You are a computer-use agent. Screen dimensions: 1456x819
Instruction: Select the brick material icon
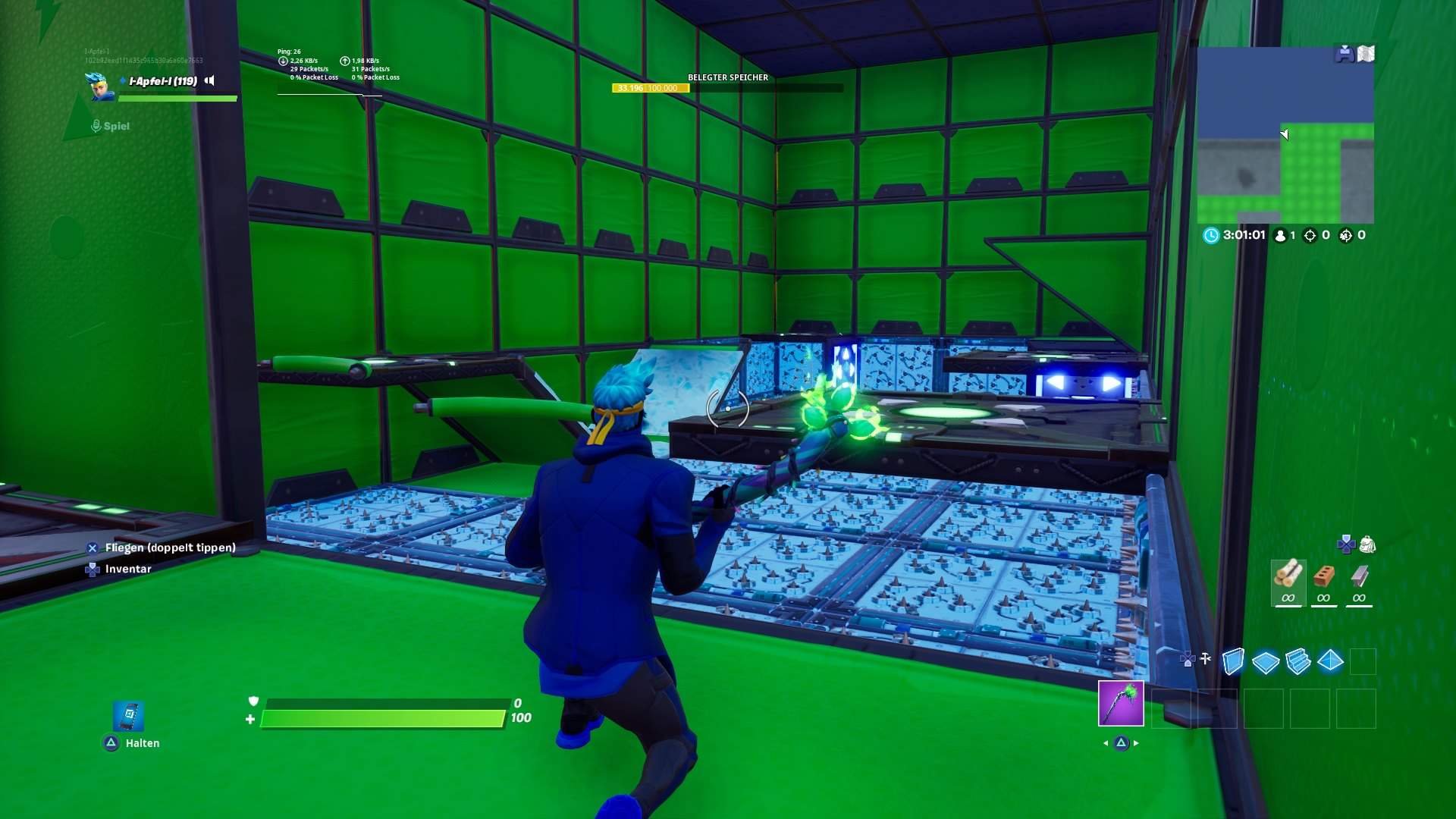1323,575
